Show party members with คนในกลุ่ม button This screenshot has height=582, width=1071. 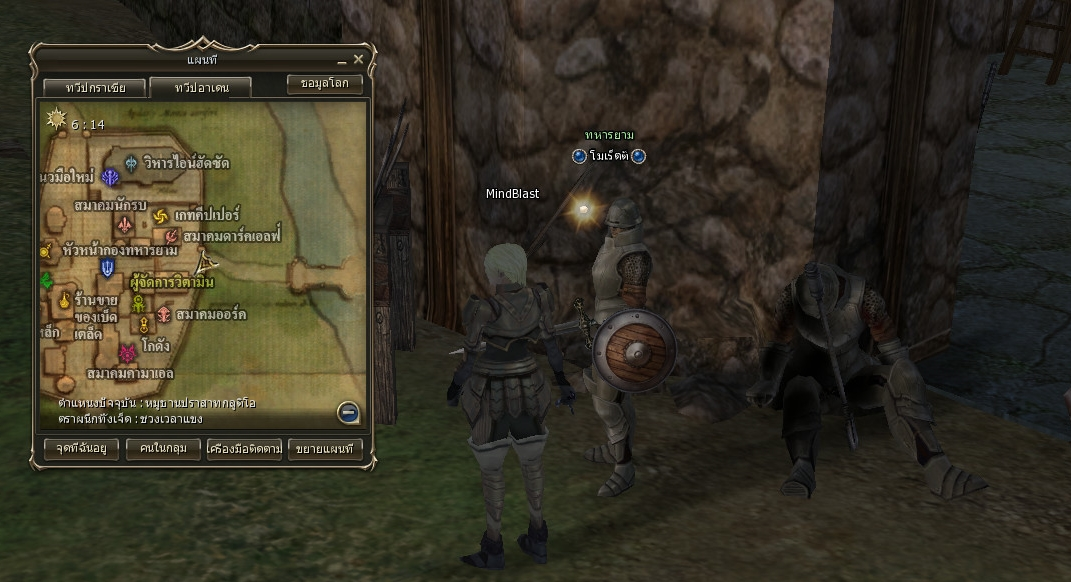coord(164,448)
